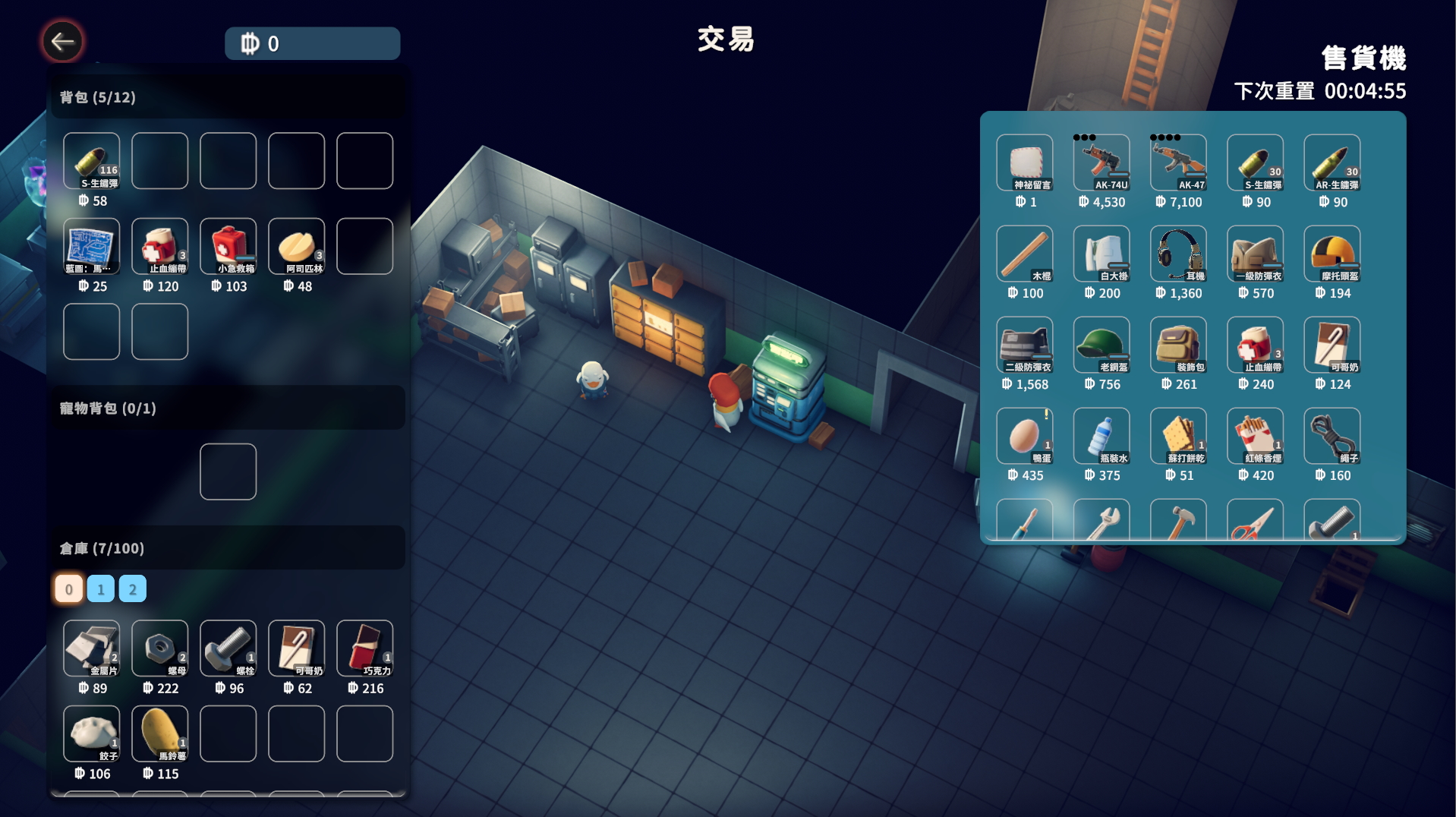Buy the bottled water from vendor
The width and height of the screenshot is (1456, 817).
tap(1101, 436)
